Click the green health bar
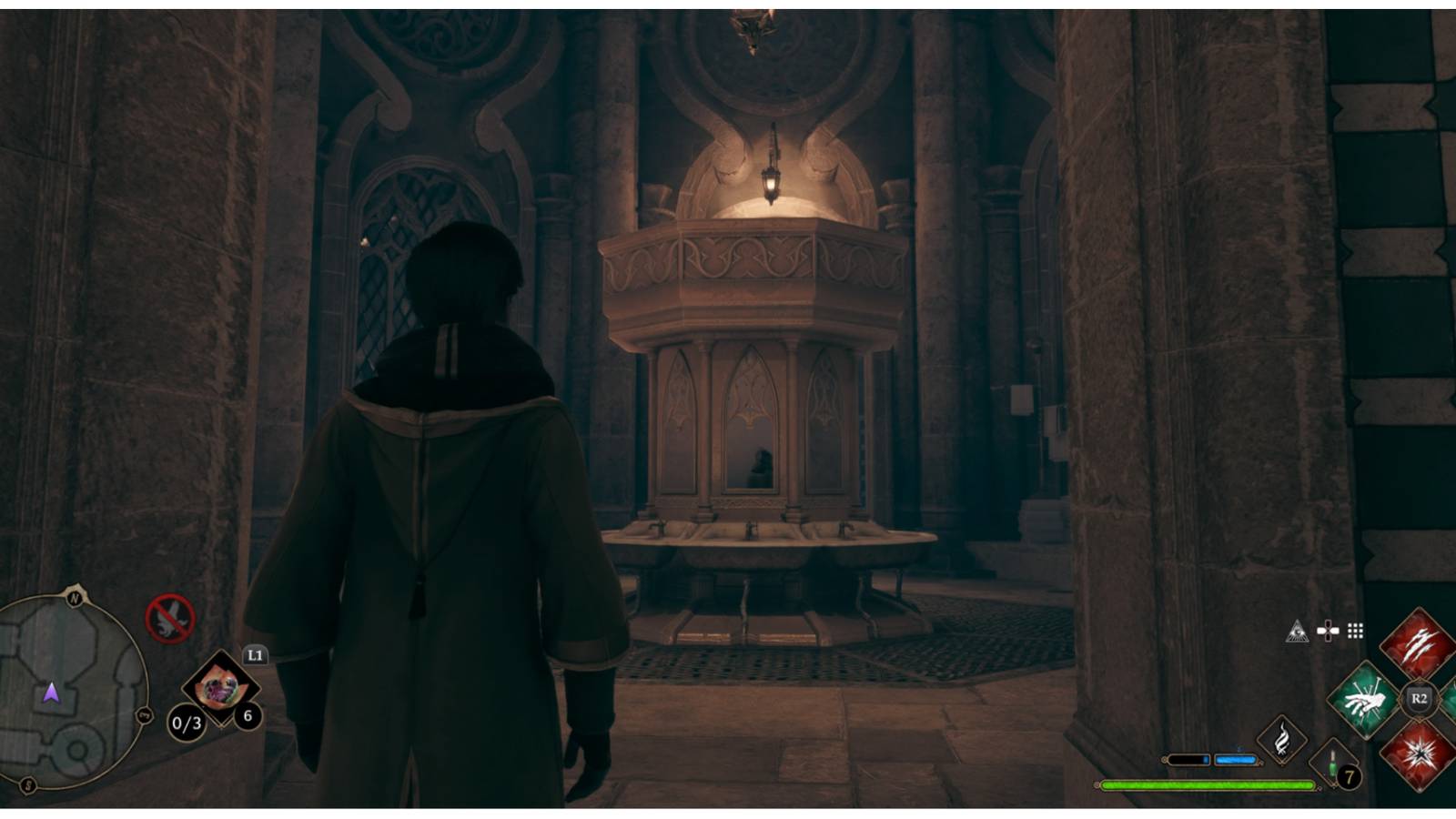 point(1210,784)
